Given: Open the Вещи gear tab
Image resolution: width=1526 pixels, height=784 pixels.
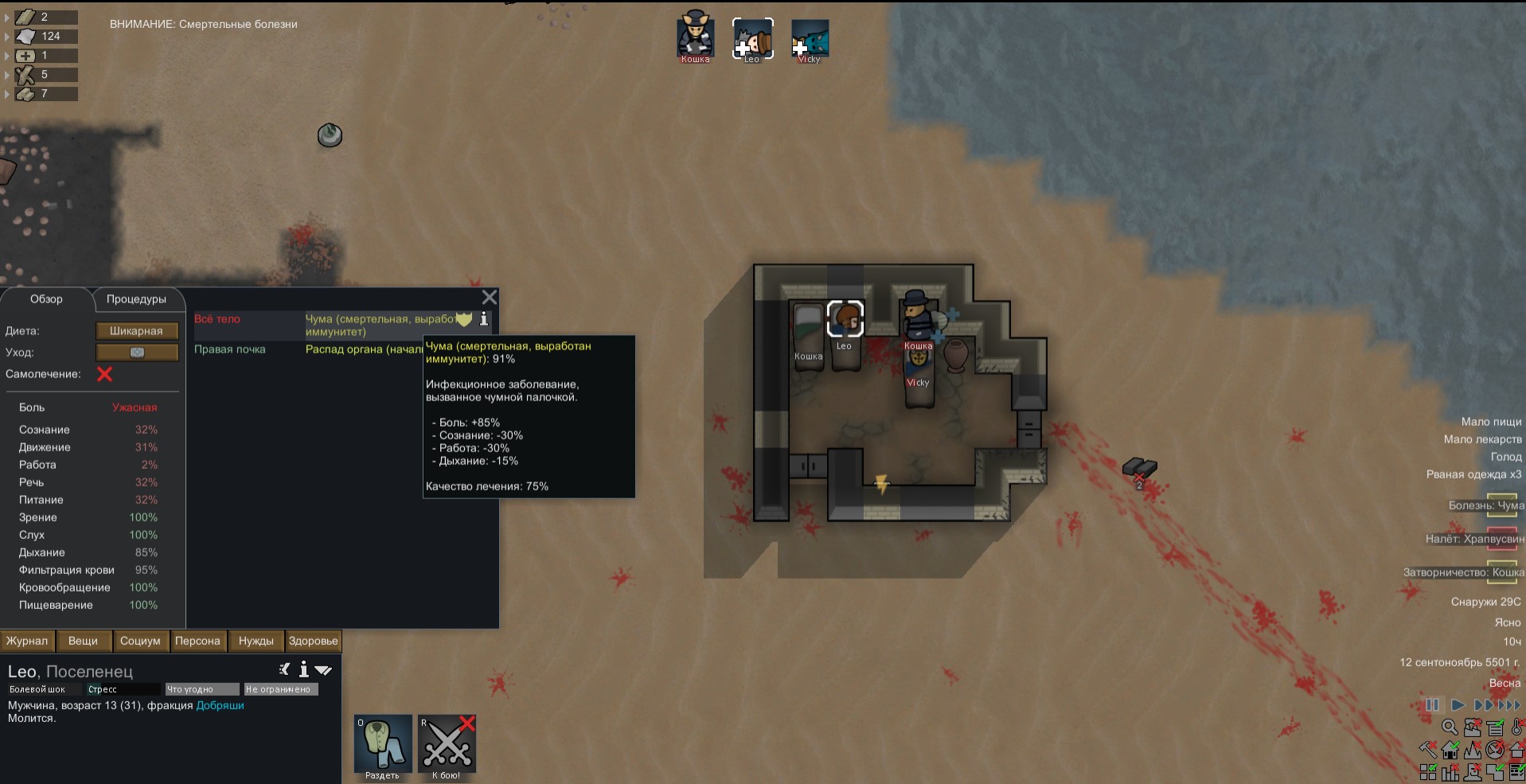Looking at the screenshot, I should click(83, 641).
